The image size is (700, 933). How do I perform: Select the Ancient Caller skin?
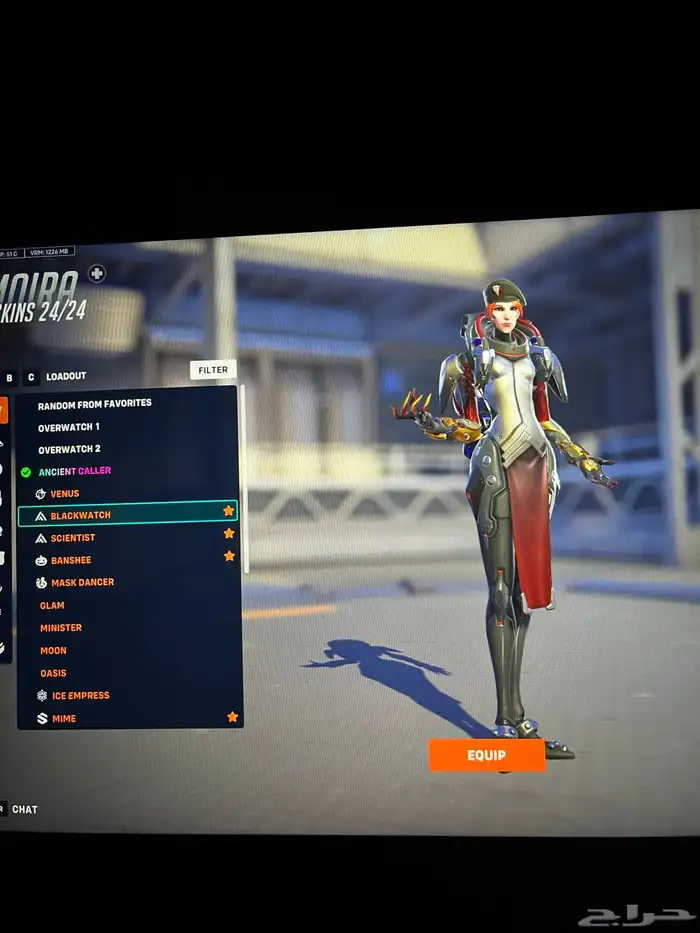75,471
